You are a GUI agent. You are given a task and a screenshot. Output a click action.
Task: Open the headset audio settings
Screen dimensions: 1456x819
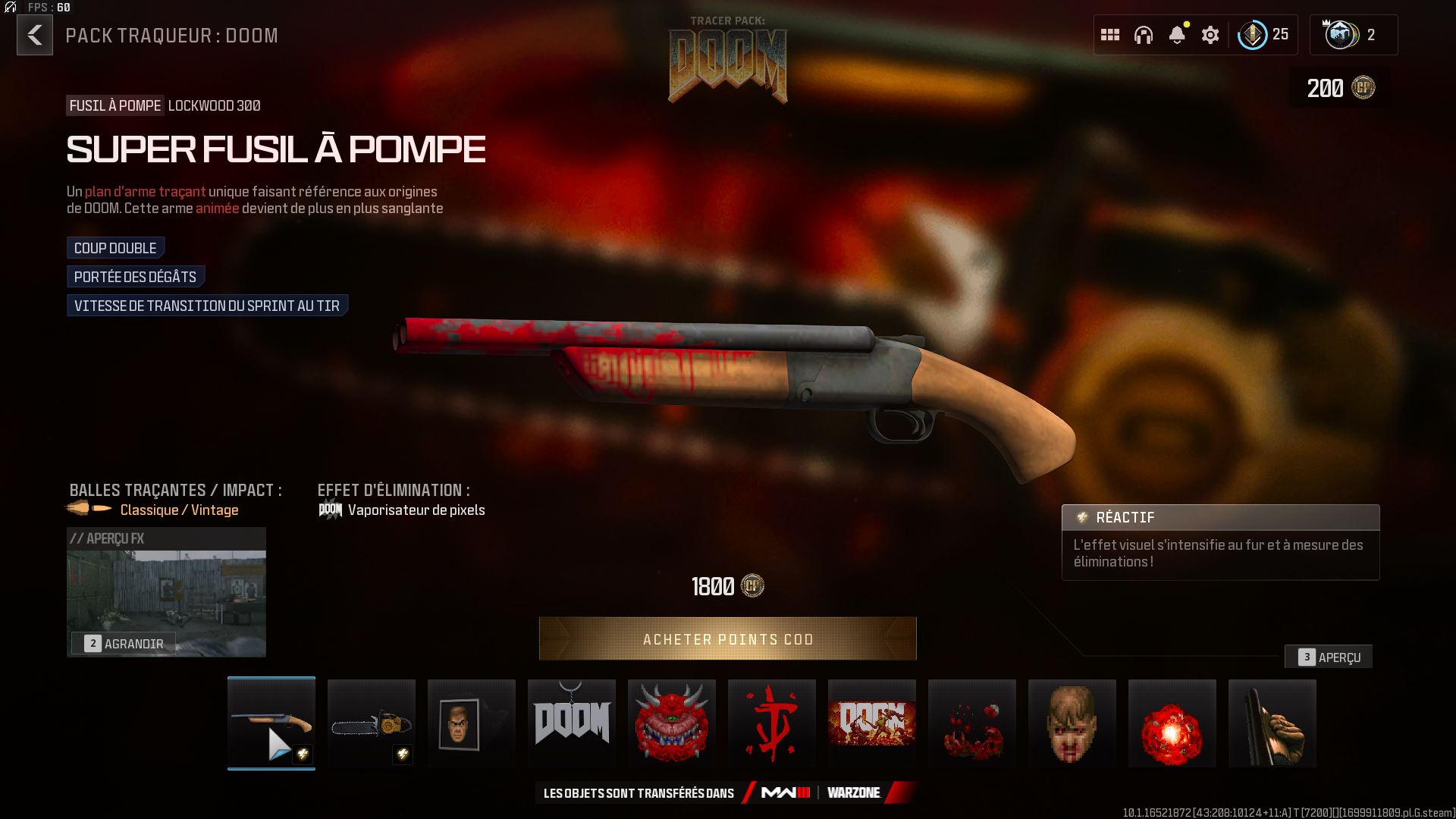1144,35
